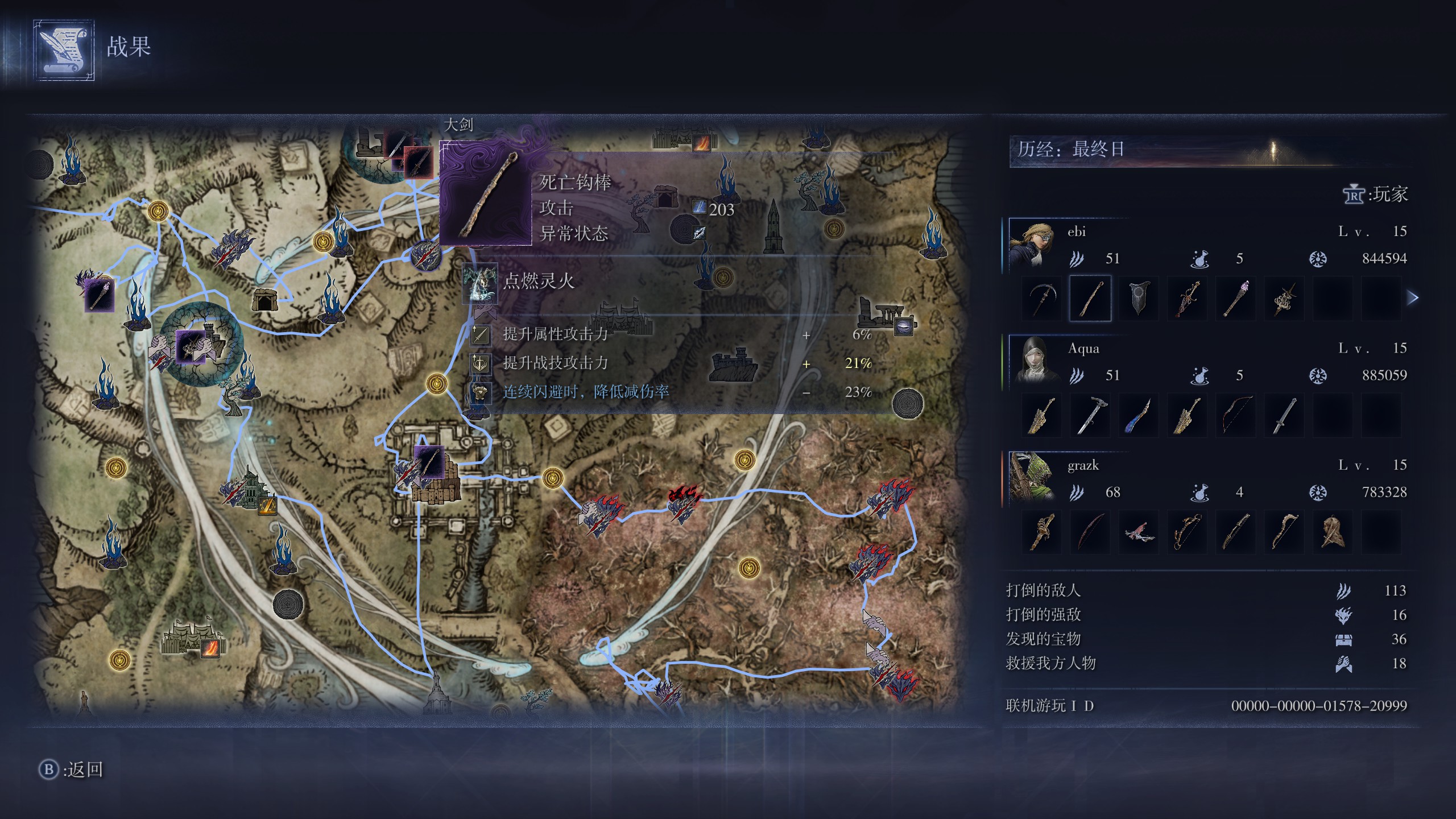Choose grazk's hooded figure item

(x=1333, y=532)
